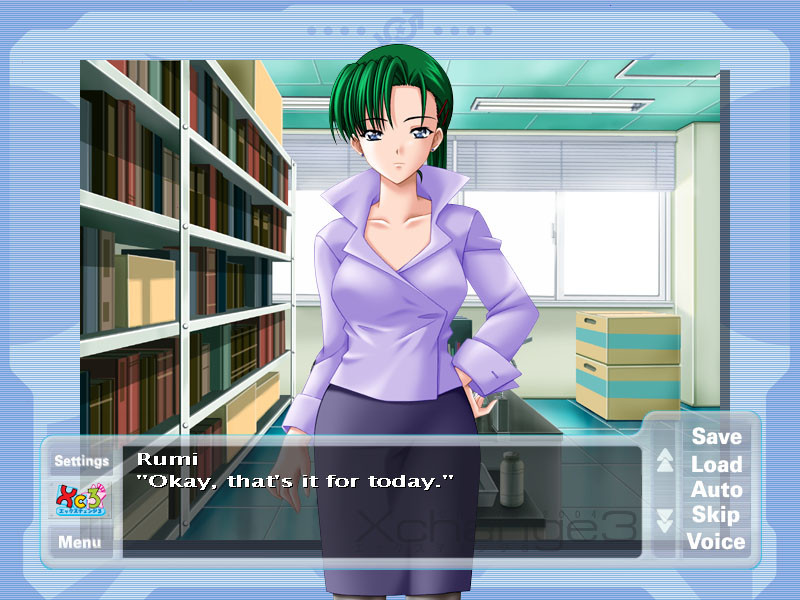800x600 pixels.
Task: Skip through the dialogue
Action: 716,515
